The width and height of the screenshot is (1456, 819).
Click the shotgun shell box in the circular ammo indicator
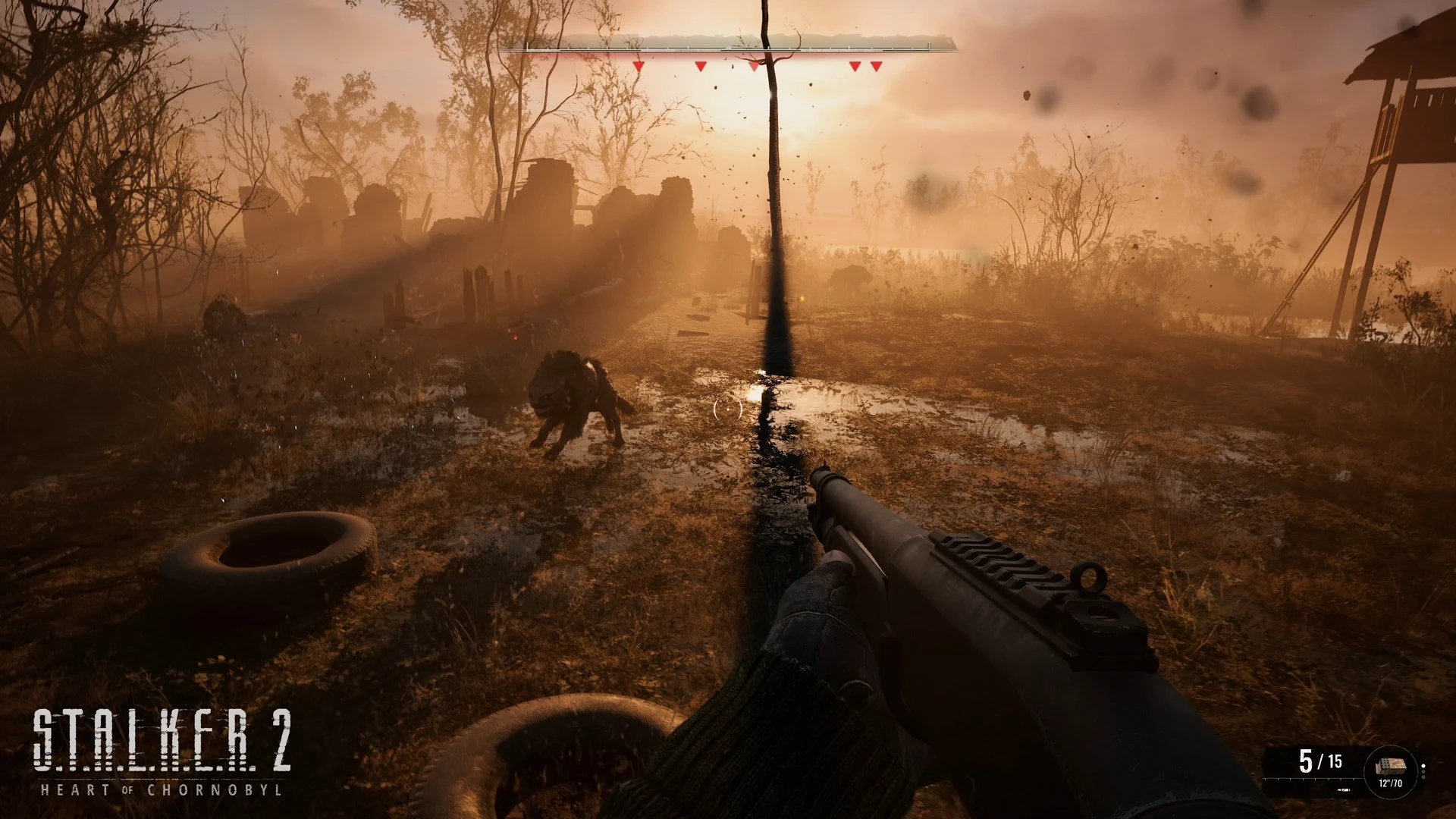(x=1391, y=765)
